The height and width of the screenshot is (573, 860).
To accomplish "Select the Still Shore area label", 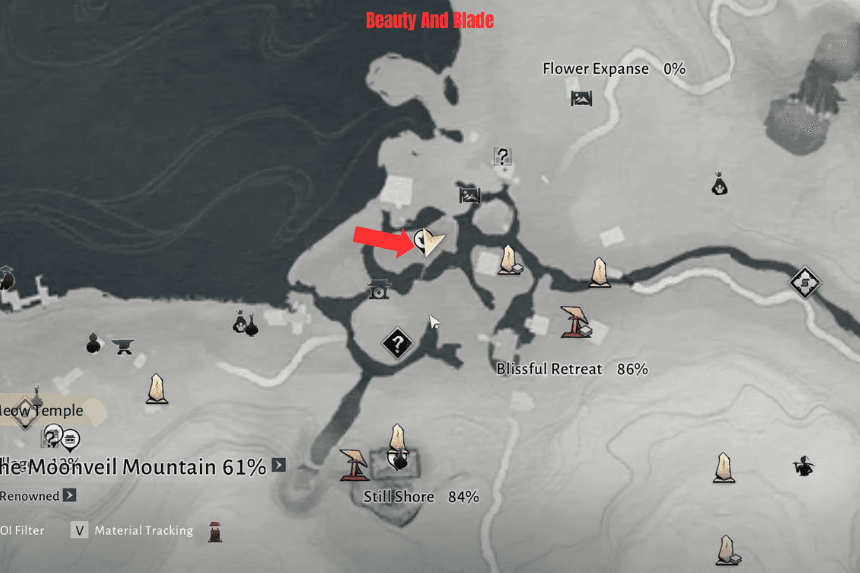I will click(x=399, y=497).
